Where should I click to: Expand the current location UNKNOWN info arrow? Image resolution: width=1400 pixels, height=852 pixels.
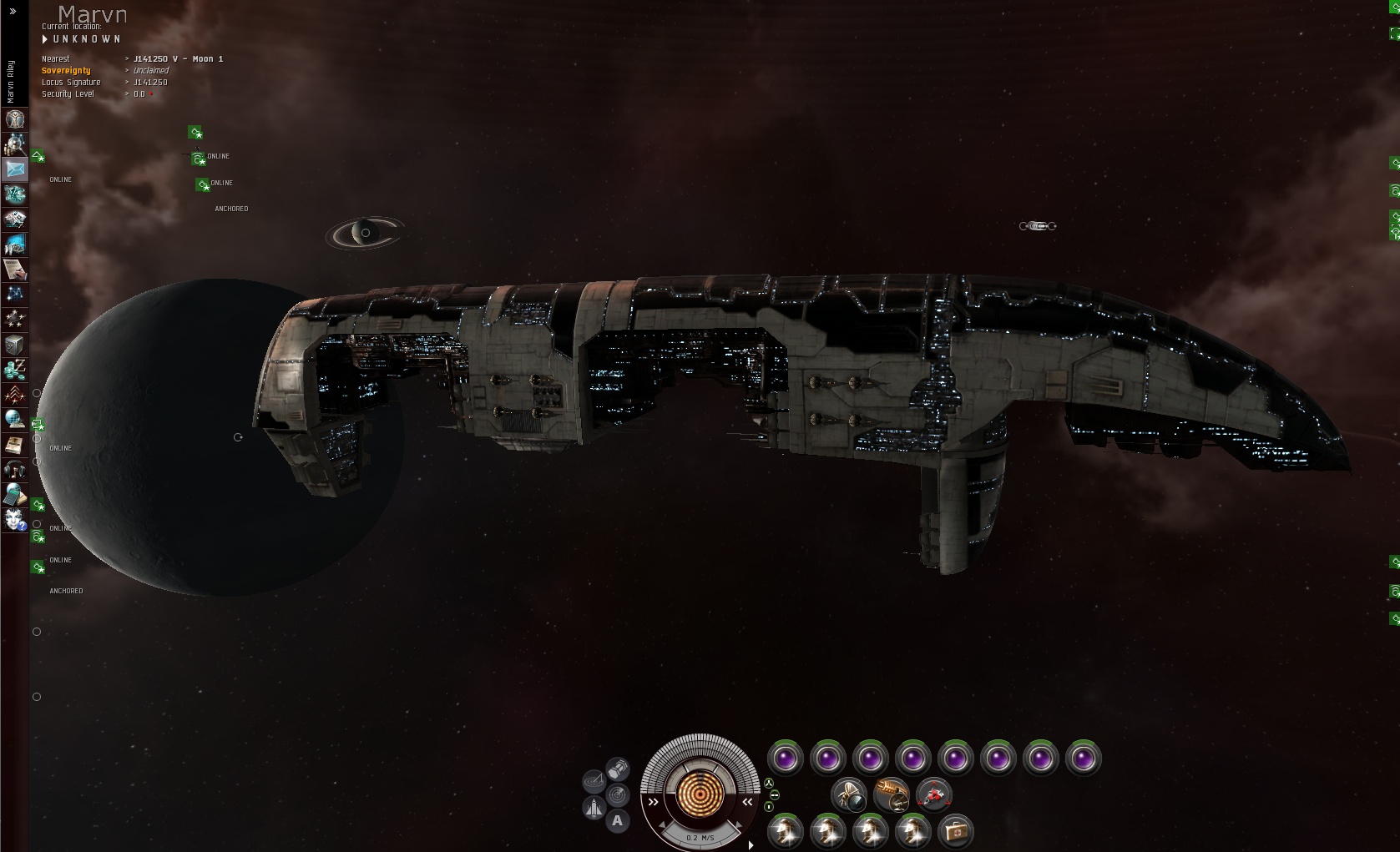click(45, 39)
